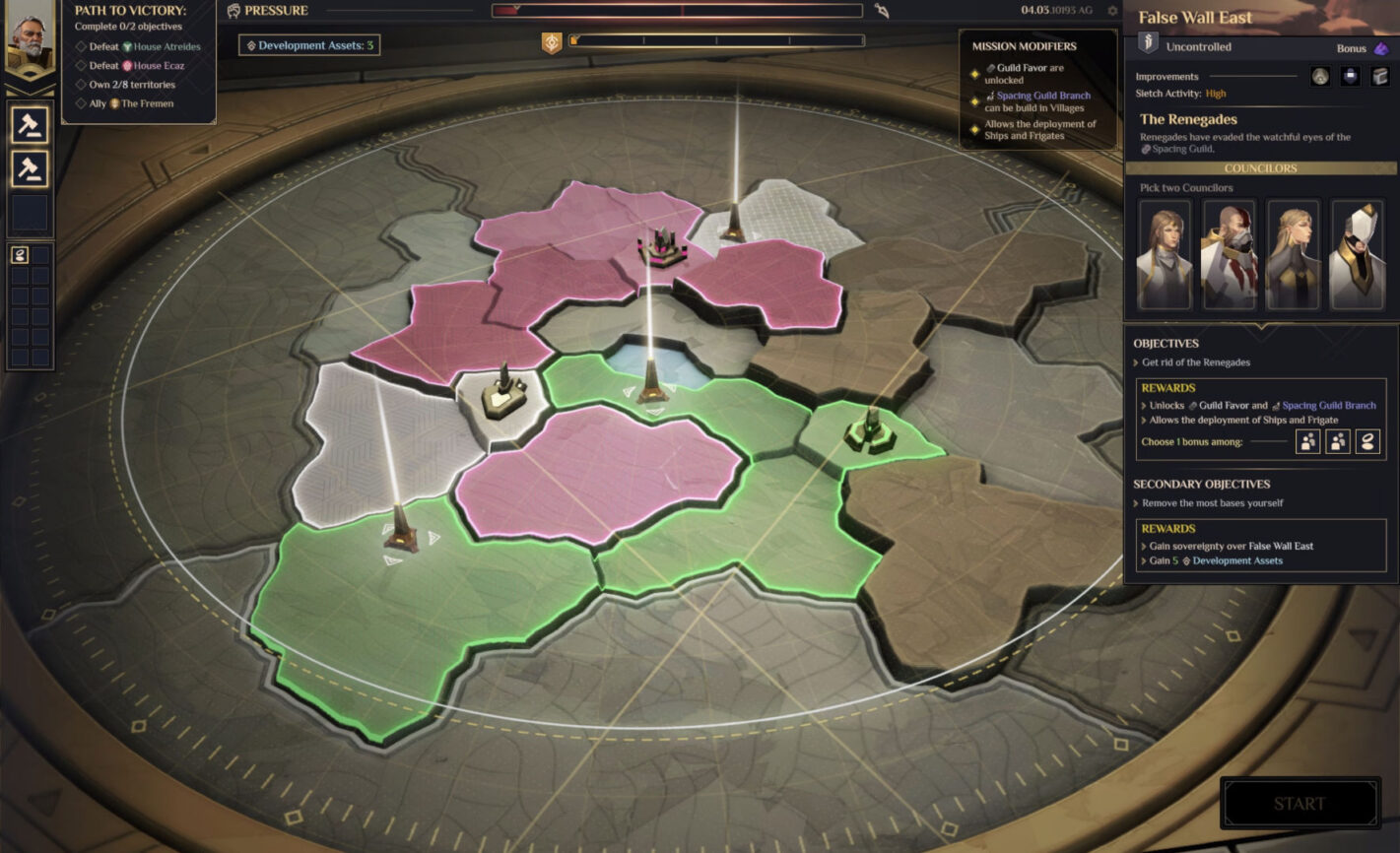The image size is (1400, 853).
Task: Click the orange emblem beside the progress bar
Action: click(552, 42)
